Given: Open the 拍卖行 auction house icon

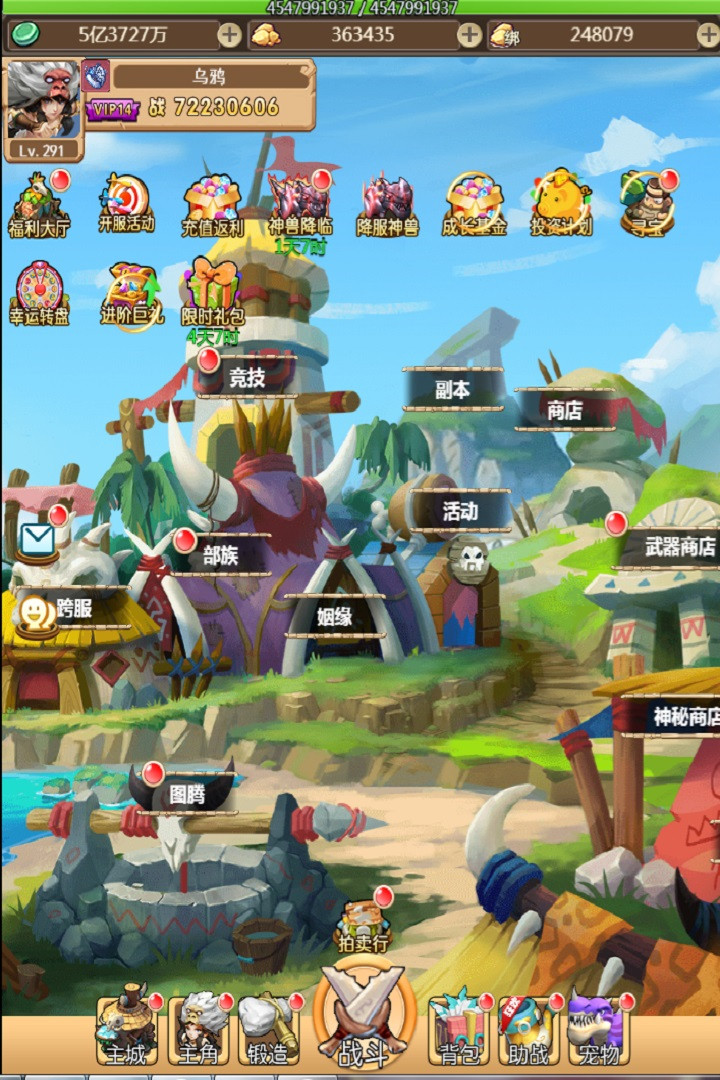Looking at the screenshot, I should pos(362,925).
